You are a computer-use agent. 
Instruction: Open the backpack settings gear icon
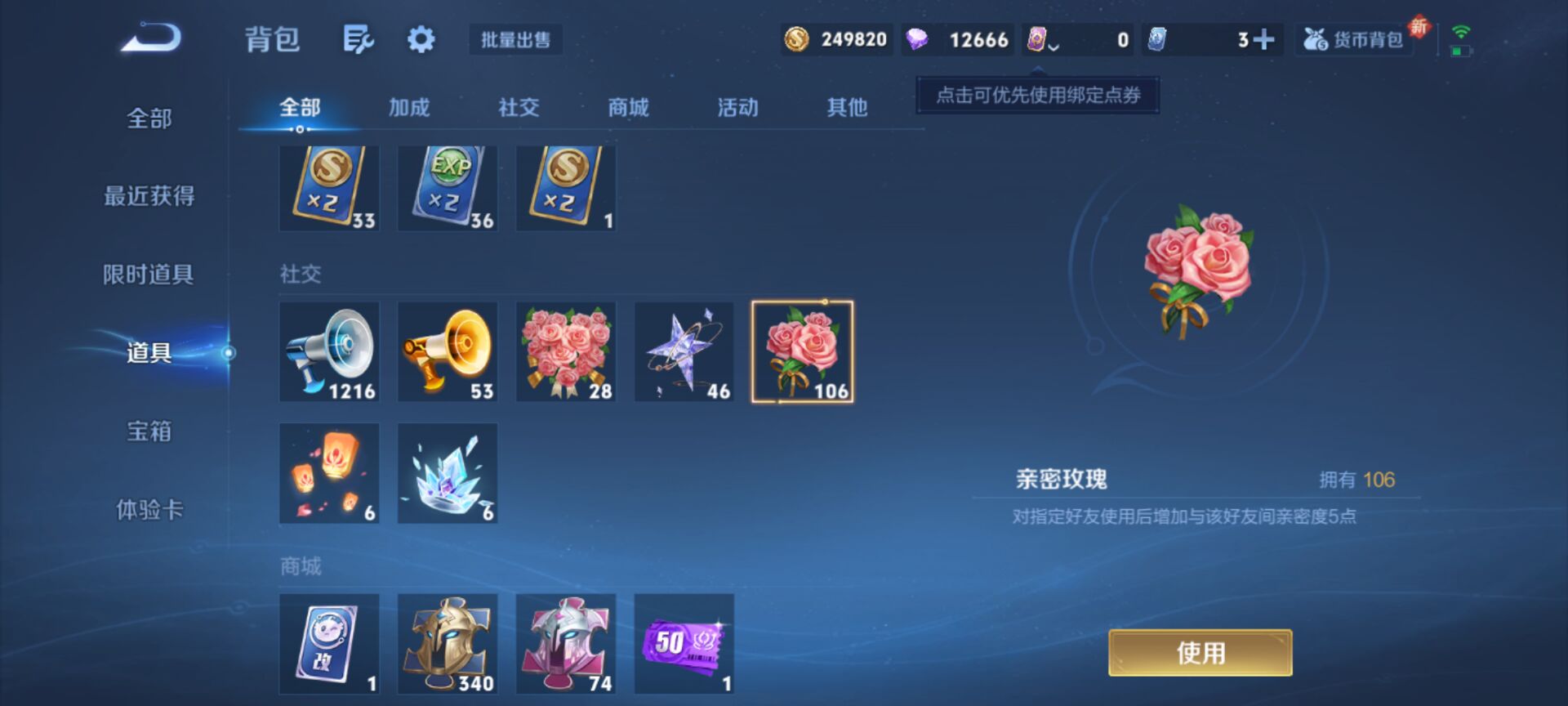419,39
